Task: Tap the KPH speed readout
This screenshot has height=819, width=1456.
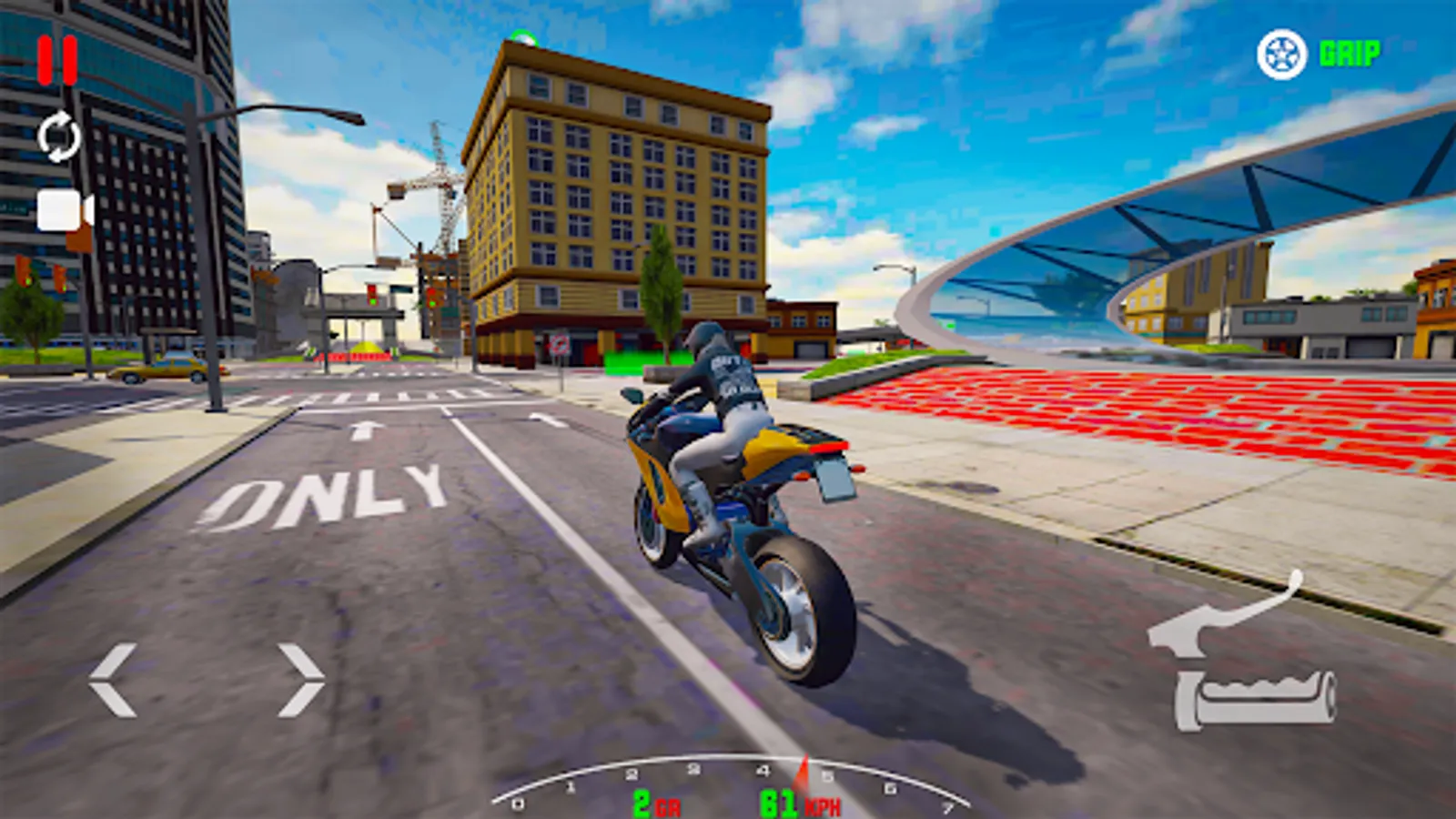Action: click(x=801, y=804)
